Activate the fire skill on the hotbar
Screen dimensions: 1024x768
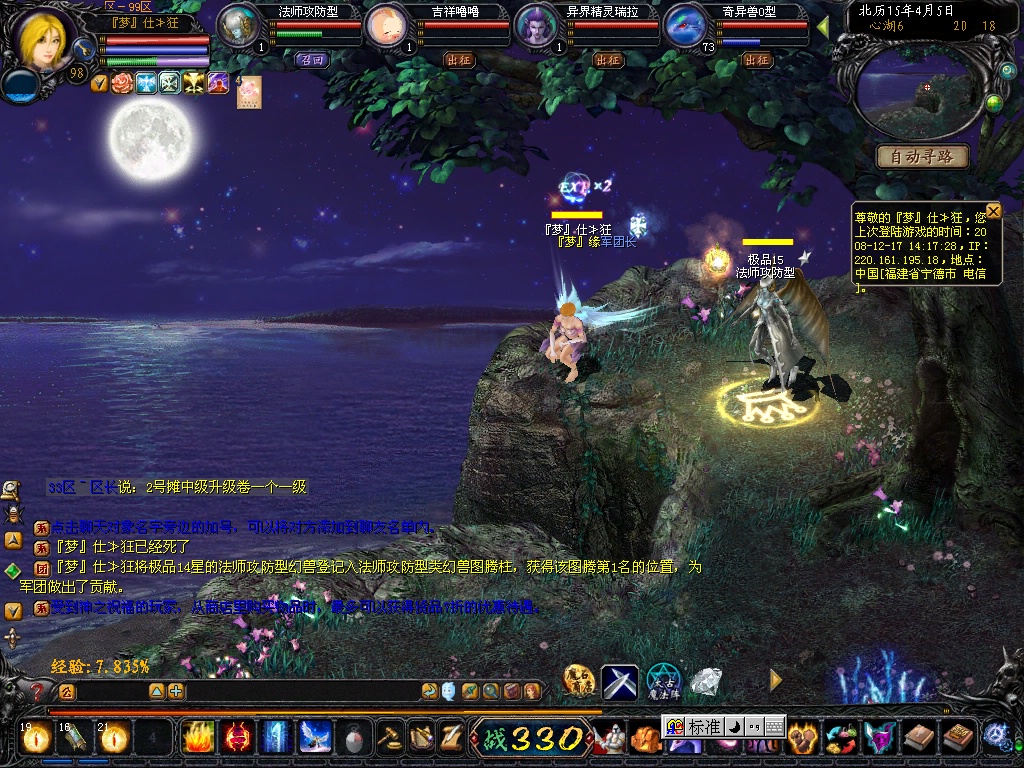pos(198,738)
